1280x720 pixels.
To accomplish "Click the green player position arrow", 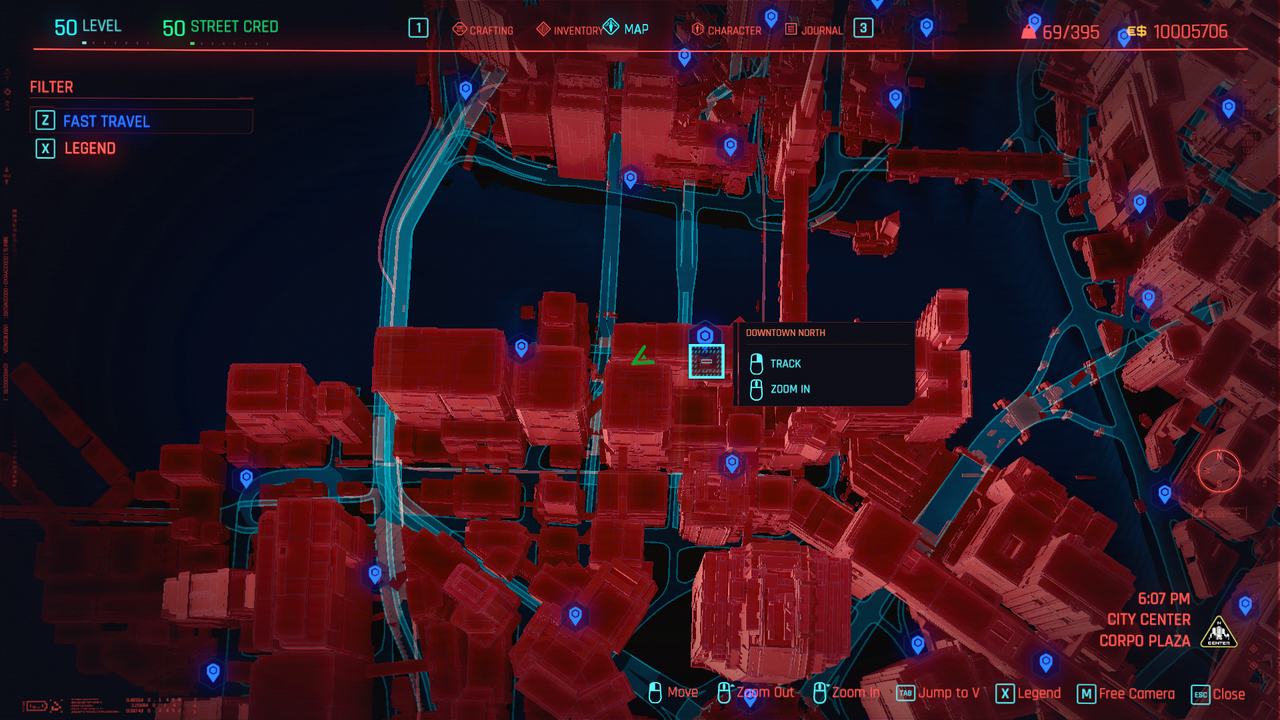I will [641, 356].
